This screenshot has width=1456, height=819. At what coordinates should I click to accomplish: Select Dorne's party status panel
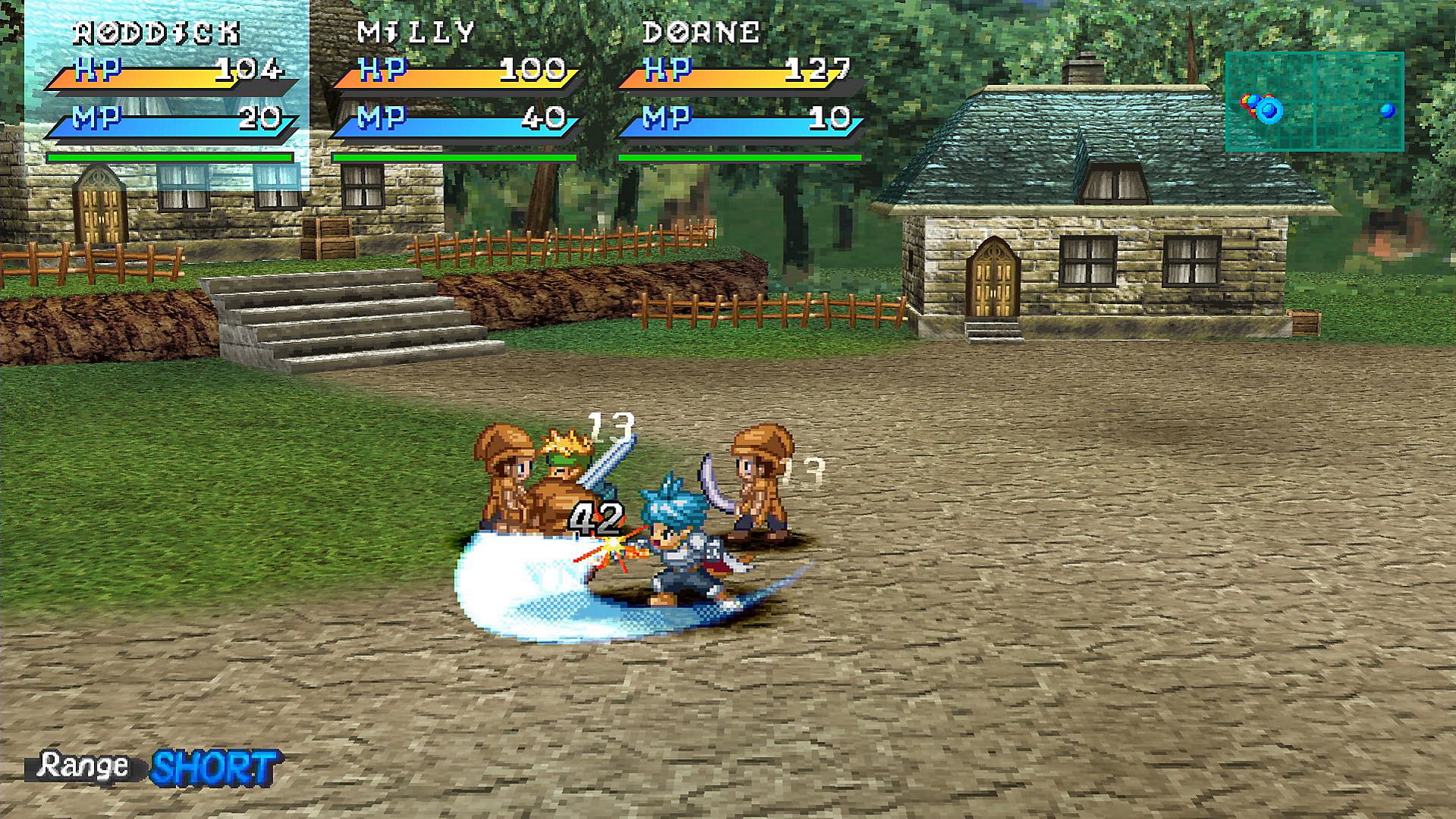pos(741,91)
